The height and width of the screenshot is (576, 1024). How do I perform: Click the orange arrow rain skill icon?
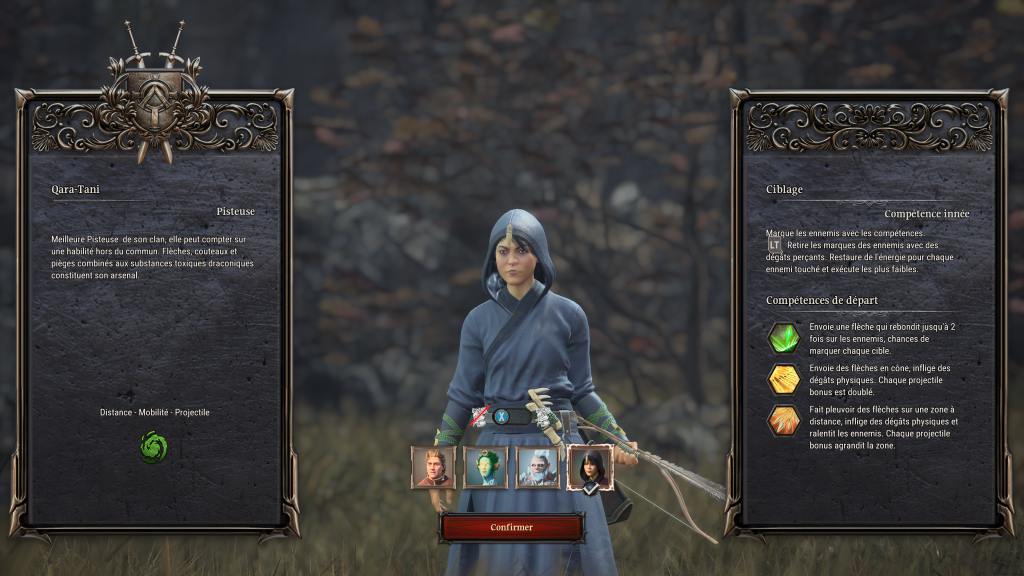point(783,421)
